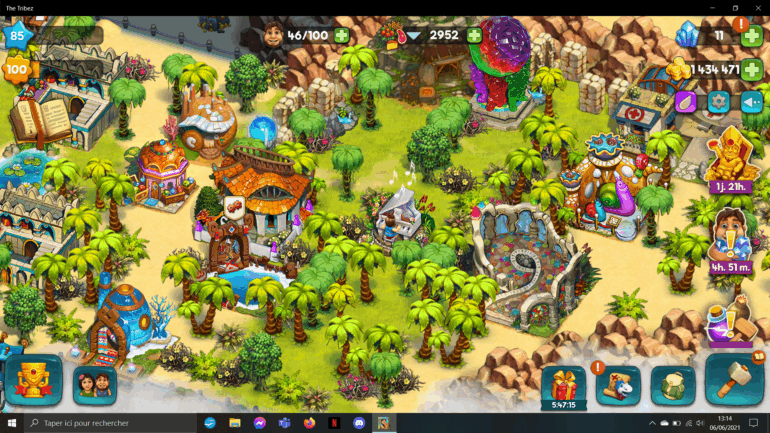Add crystals with the green plus button
770x433 pixels.
click(752, 36)
